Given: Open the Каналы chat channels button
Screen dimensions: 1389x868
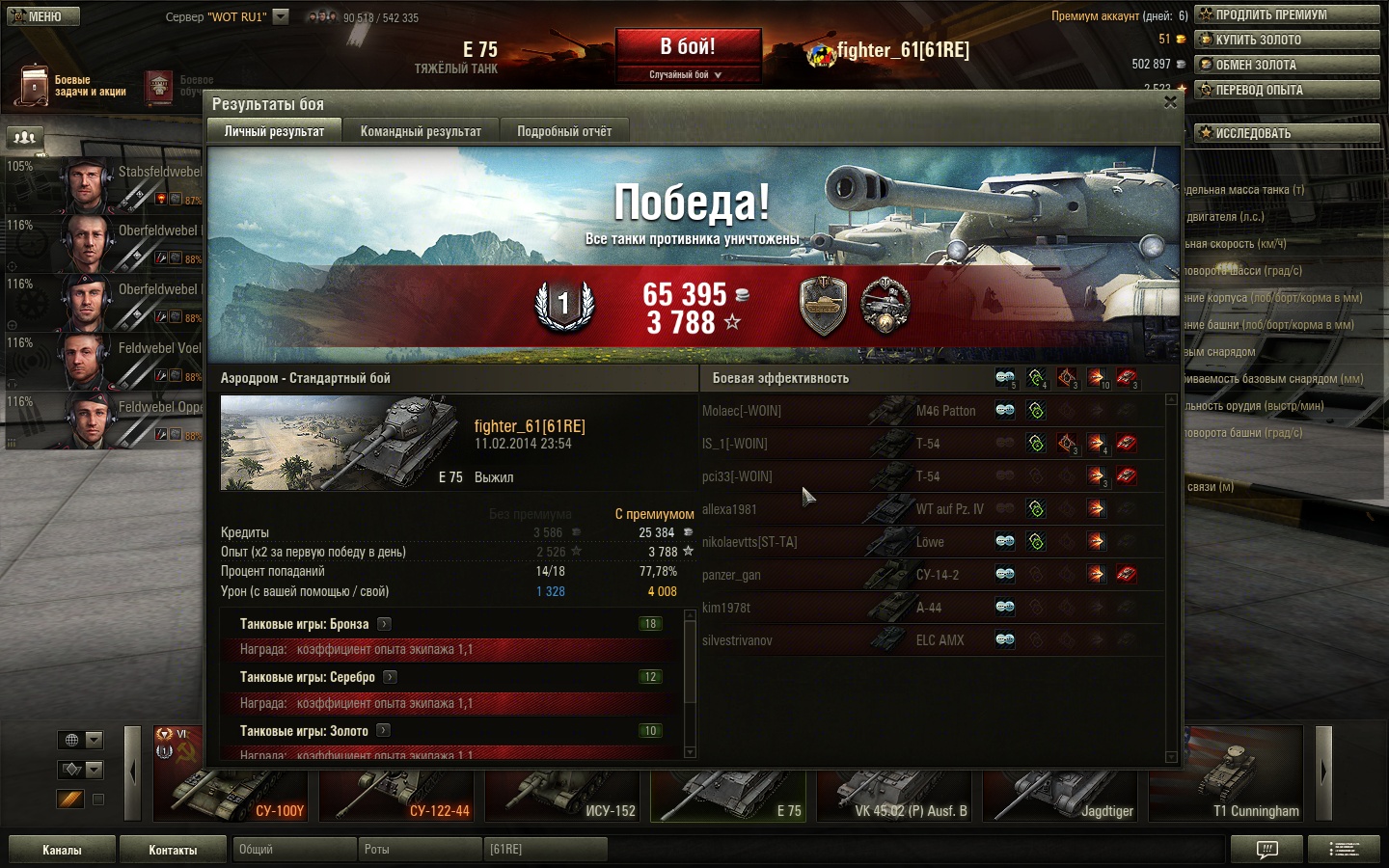Looking at the screenshot, I should 62,850.
